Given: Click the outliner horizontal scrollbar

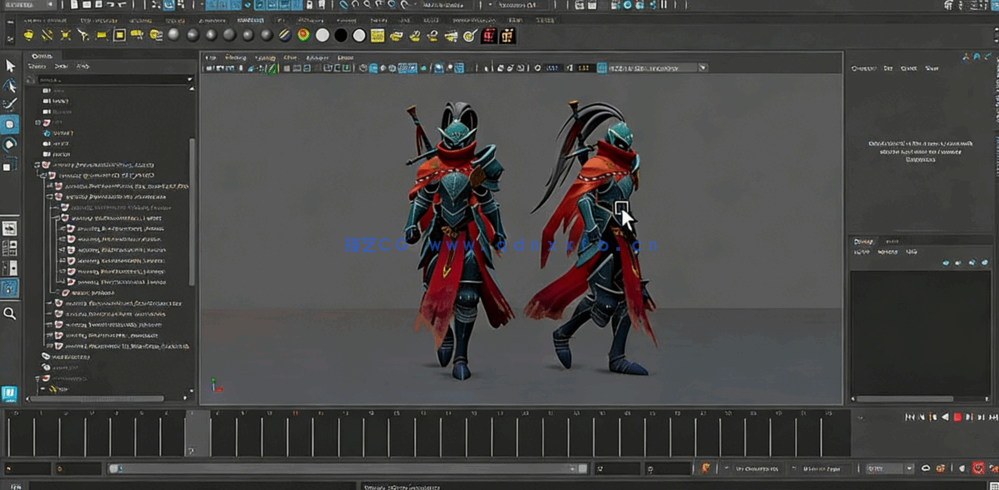Looking at the screenshot, I should point(100,398).
